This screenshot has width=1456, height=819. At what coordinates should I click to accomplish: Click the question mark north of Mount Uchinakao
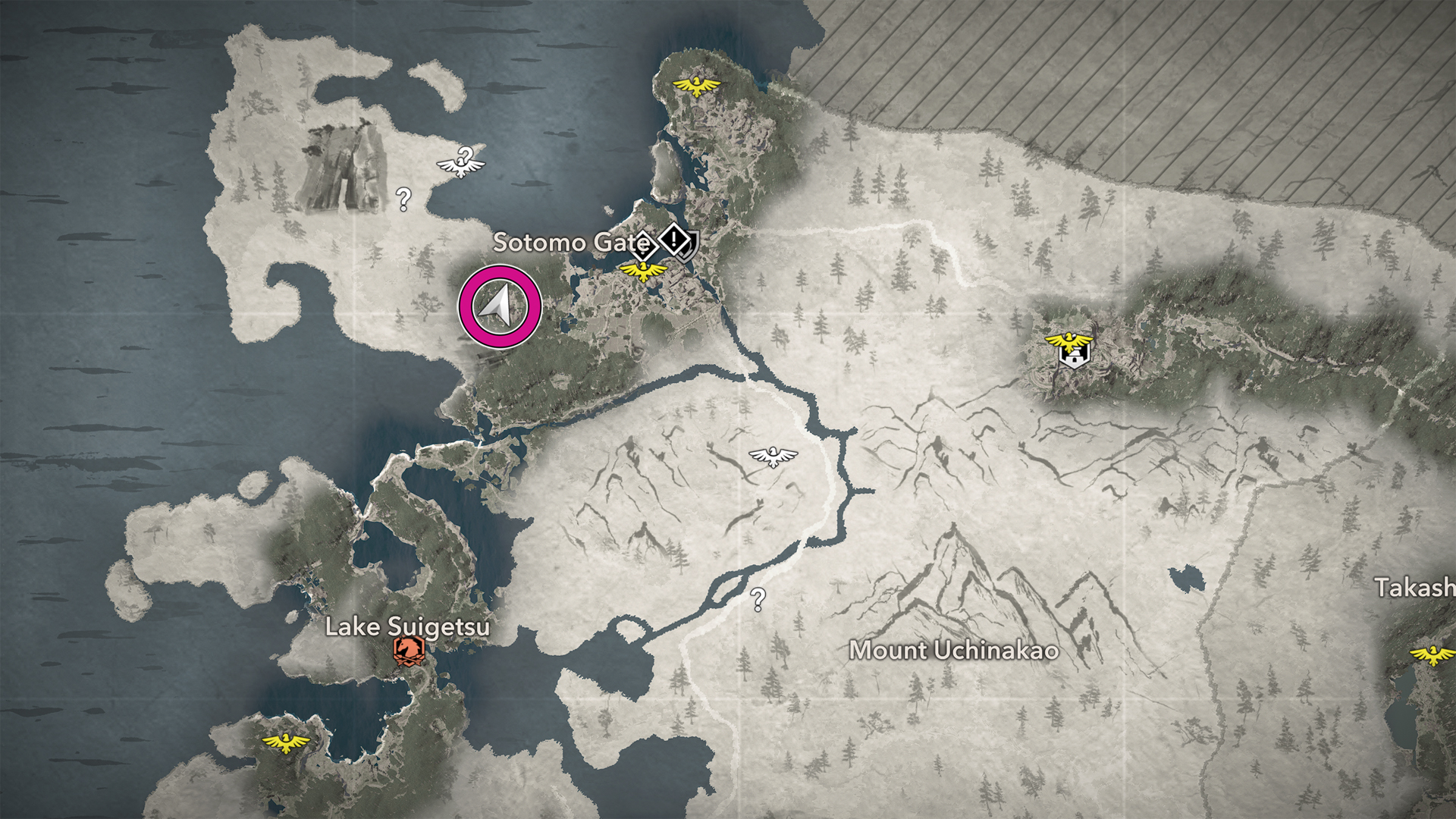tap(758, 600)
